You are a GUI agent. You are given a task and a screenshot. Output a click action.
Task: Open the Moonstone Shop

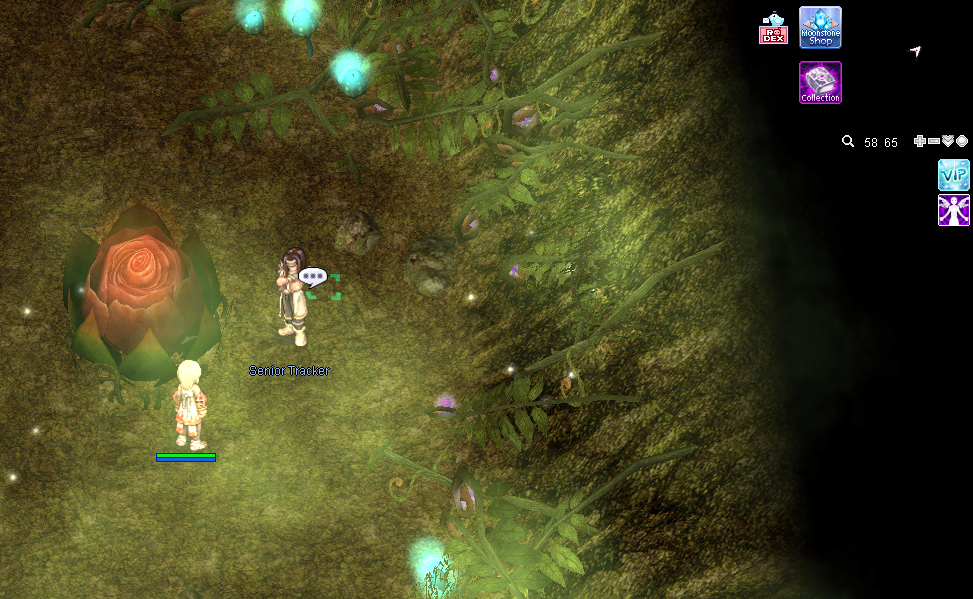820,27
